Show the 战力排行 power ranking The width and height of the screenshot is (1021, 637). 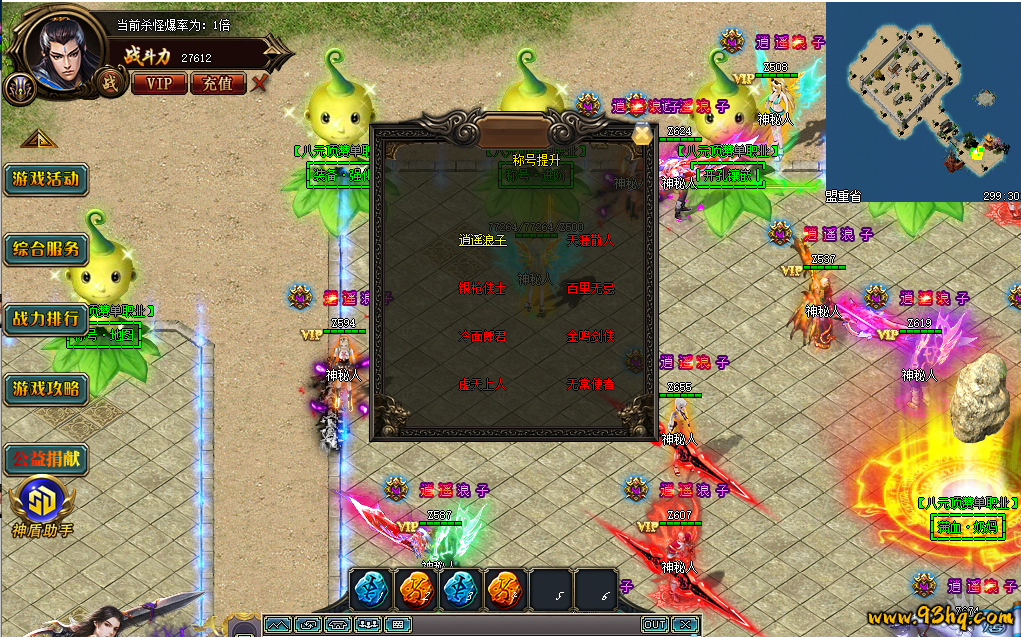point(45,319)
